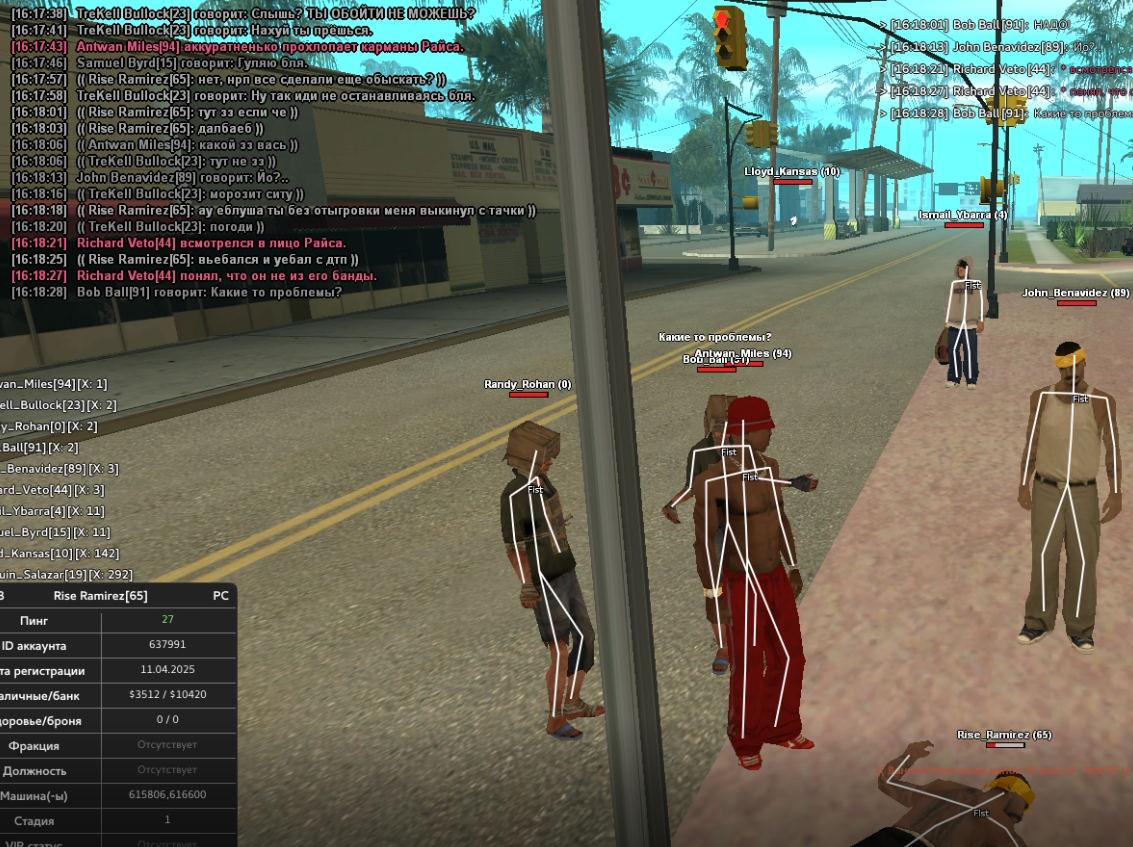The image size is (1133, 847).
Task: Select the Ball[91] row in the player list
Action: click(x=38, y=447)
